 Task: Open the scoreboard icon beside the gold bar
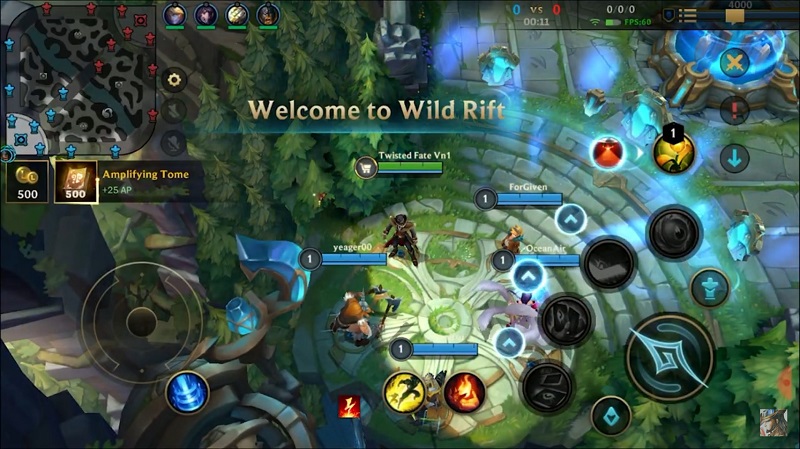coord(688,15)
